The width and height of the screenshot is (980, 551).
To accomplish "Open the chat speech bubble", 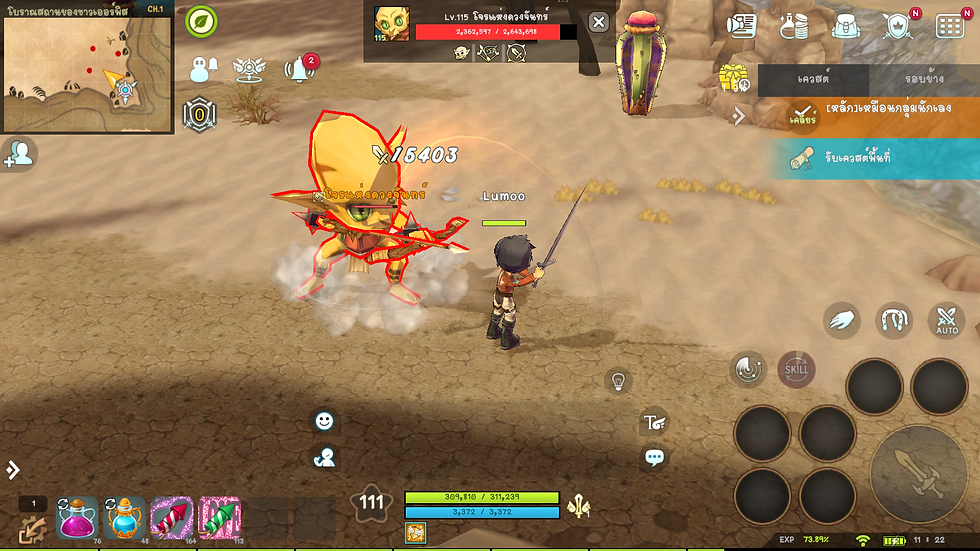I will point(655,459).
